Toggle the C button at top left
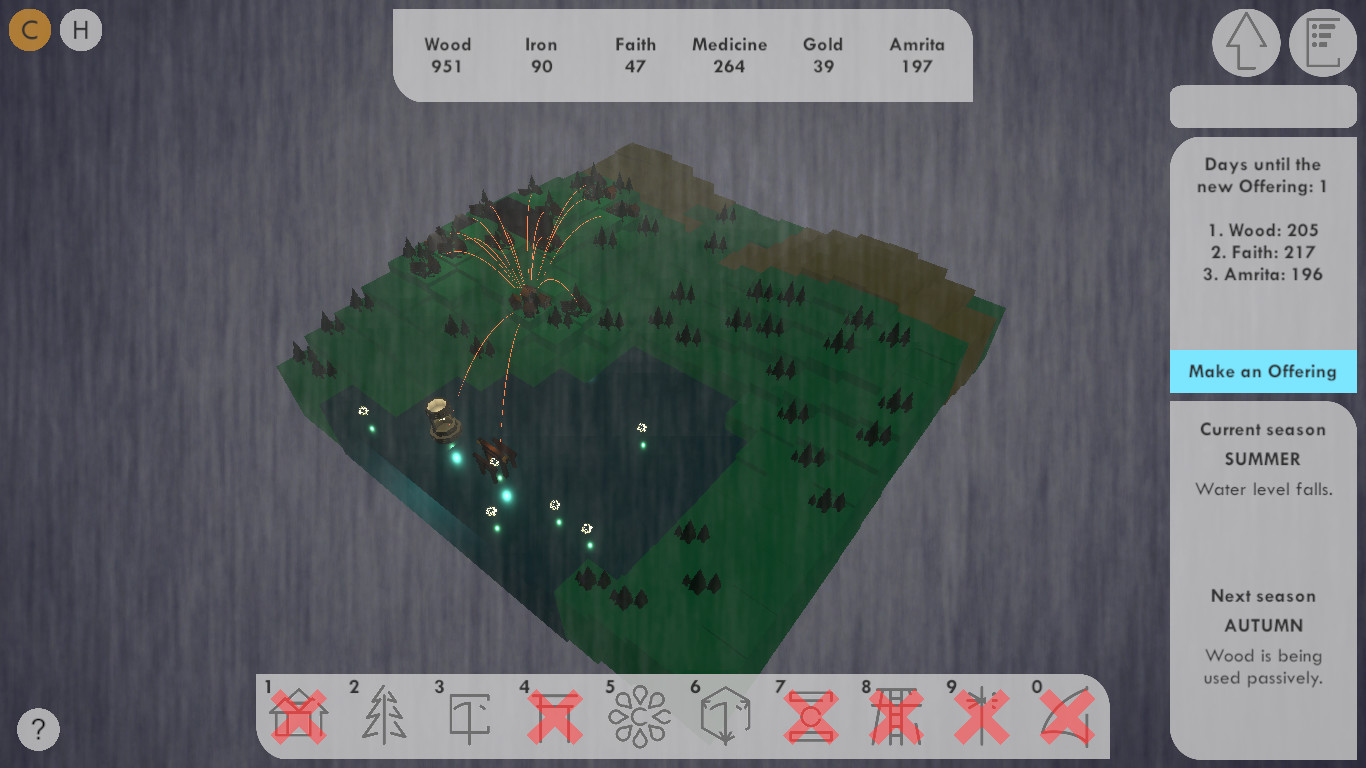The width and height of the screenshot is (1366, 768). click(29, 29)
